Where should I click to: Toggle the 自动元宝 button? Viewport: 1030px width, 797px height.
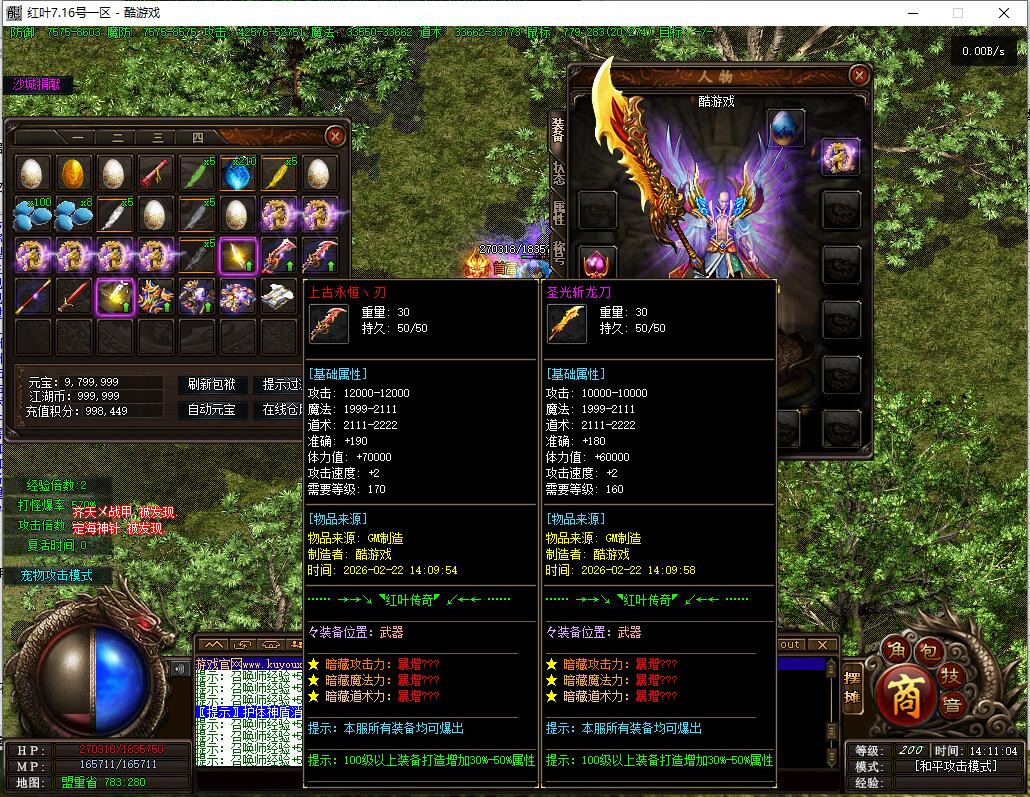pyautogui.click(x=211, y=410)
